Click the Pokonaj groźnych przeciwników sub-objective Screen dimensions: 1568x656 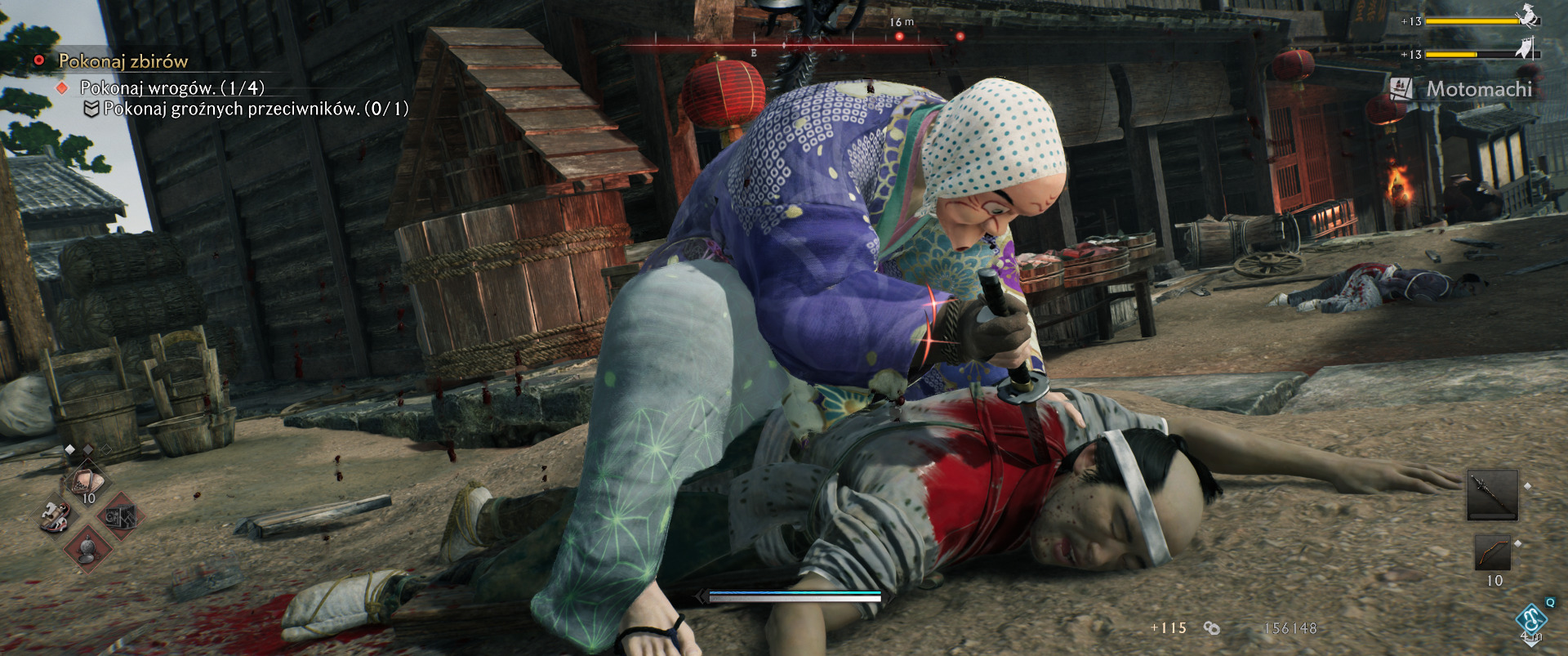pyautogui.click(x=256, y=109)
